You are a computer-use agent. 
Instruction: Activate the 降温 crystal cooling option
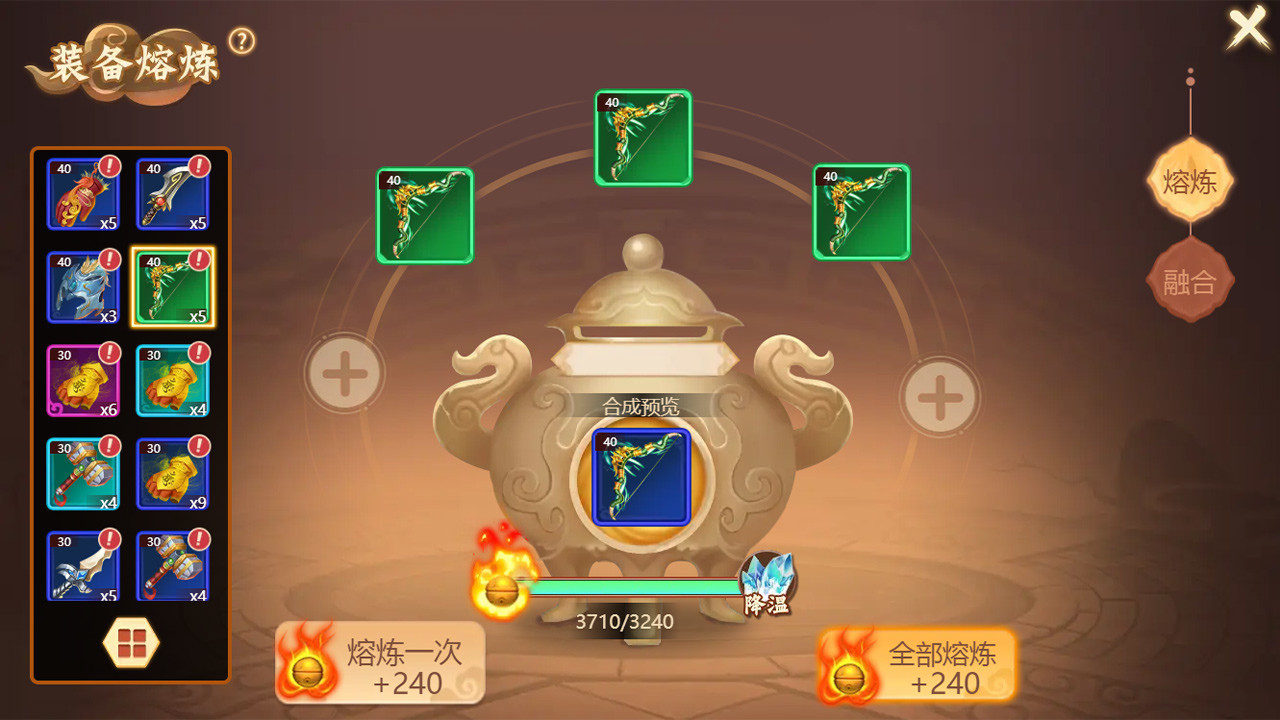(x=770, y=580)
